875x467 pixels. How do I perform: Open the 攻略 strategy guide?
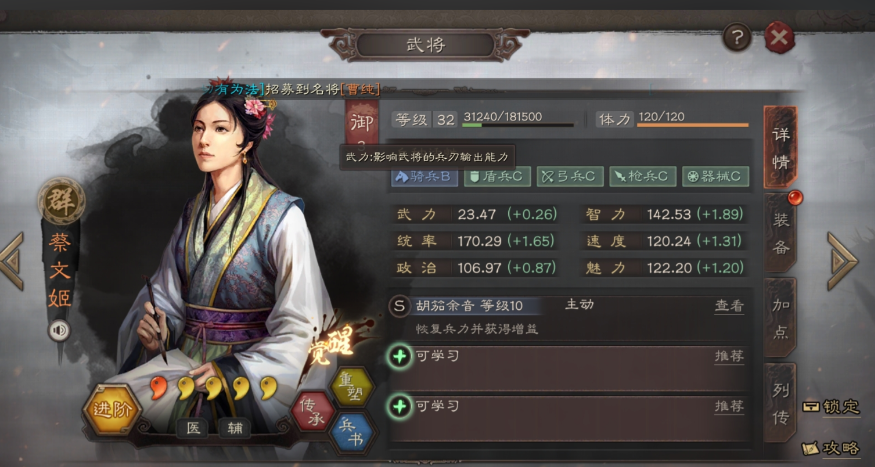tap(830, 449)
